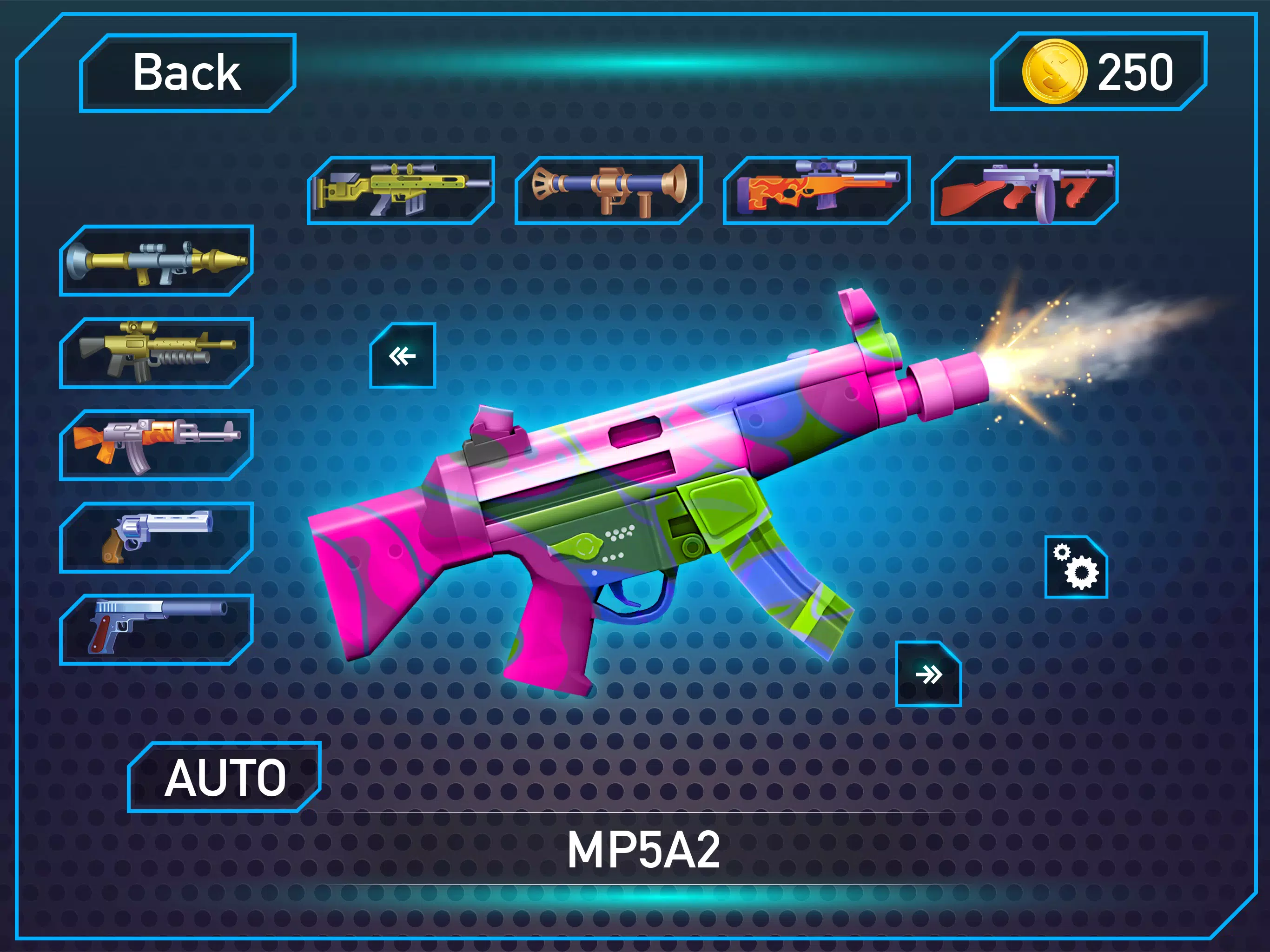
Task: Show the previous weapon with left arrow
Action: click(403, 356)
